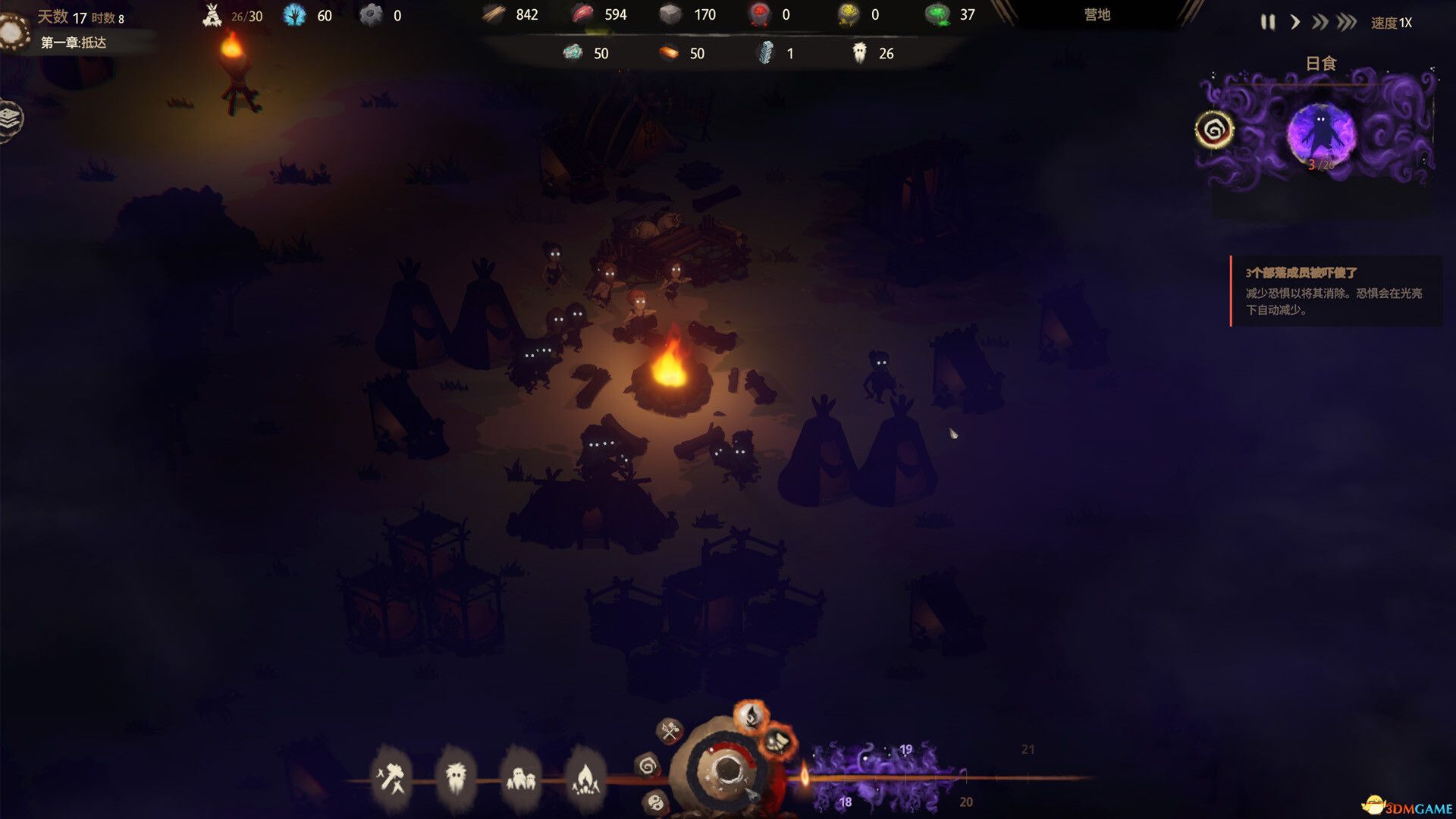Click the glowing spiral icon beside the eclipse panel
The width and height of the screenshot is (1456, 819).
pos(1213,130)
